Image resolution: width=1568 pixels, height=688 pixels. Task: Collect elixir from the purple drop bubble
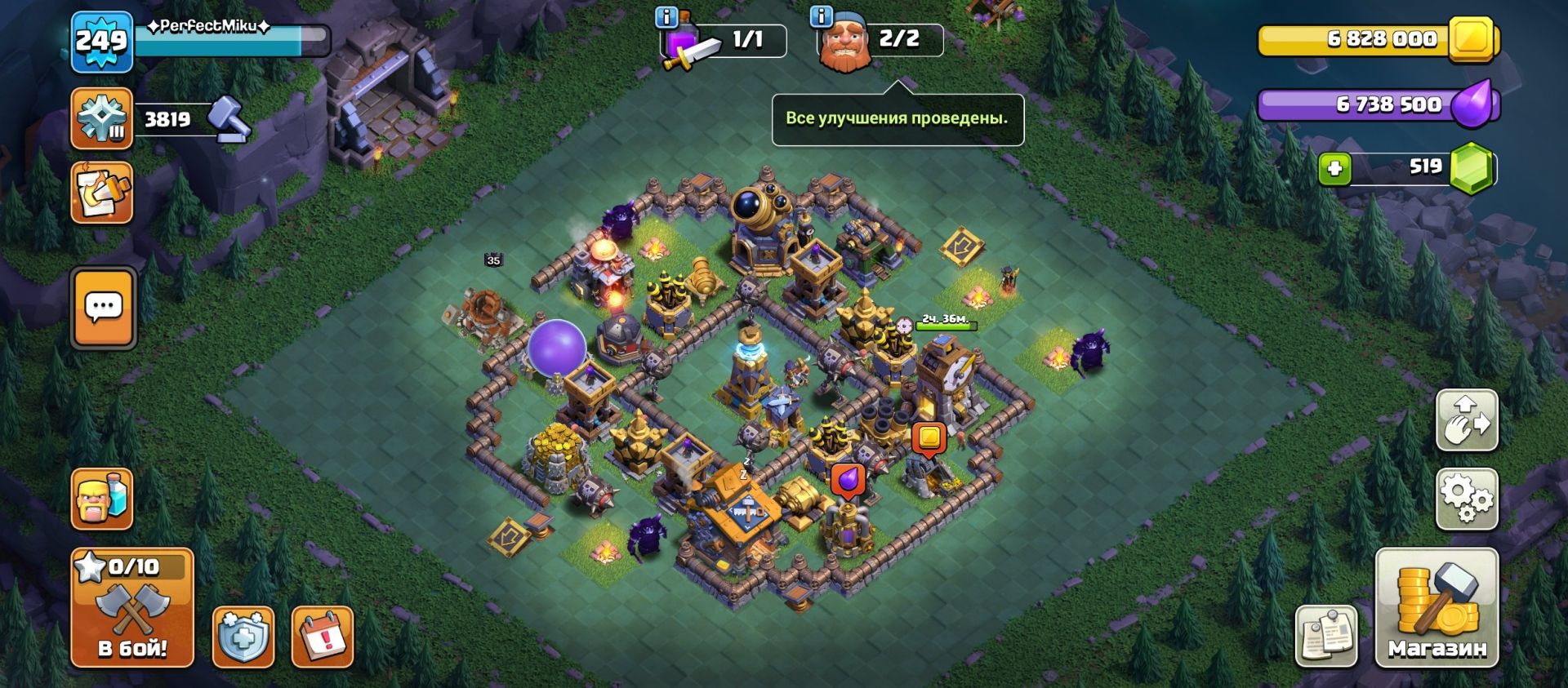(848, 480)
